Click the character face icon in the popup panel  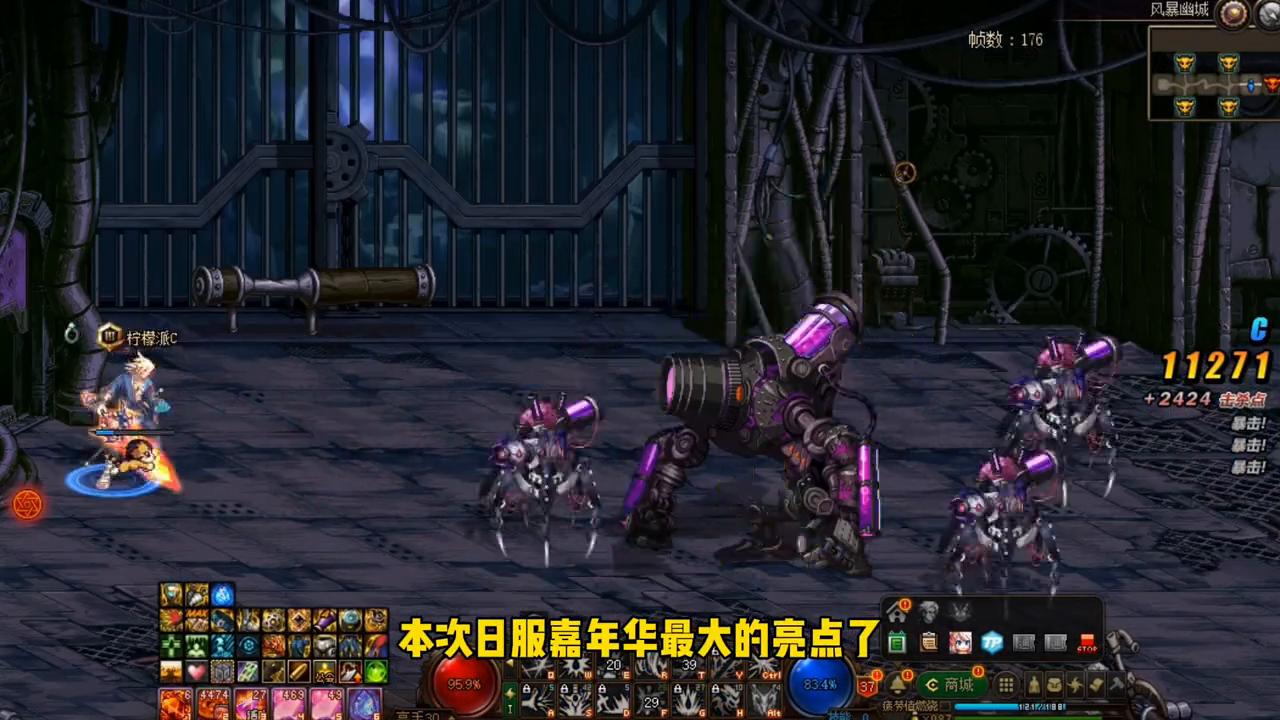coord(927,611)
